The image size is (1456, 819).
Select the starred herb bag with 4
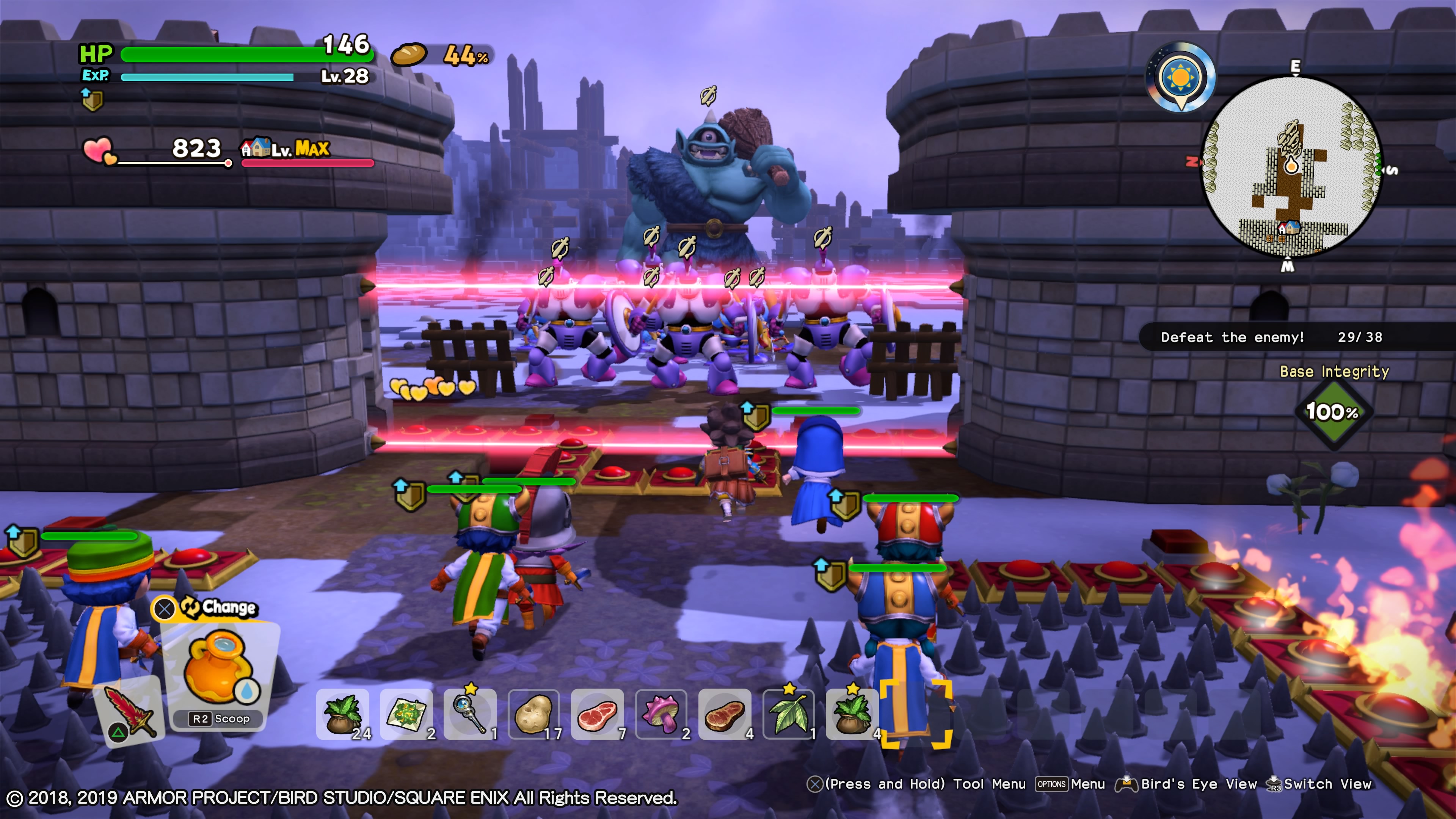(852, 714)
